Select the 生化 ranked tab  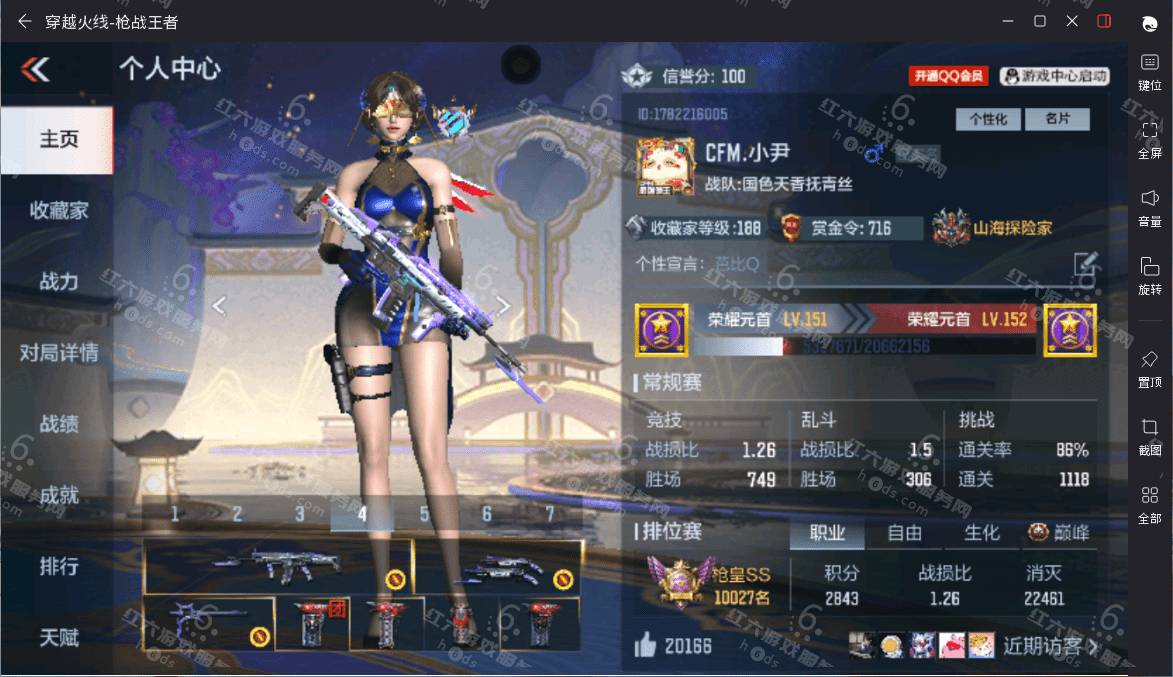coord(981,533)
